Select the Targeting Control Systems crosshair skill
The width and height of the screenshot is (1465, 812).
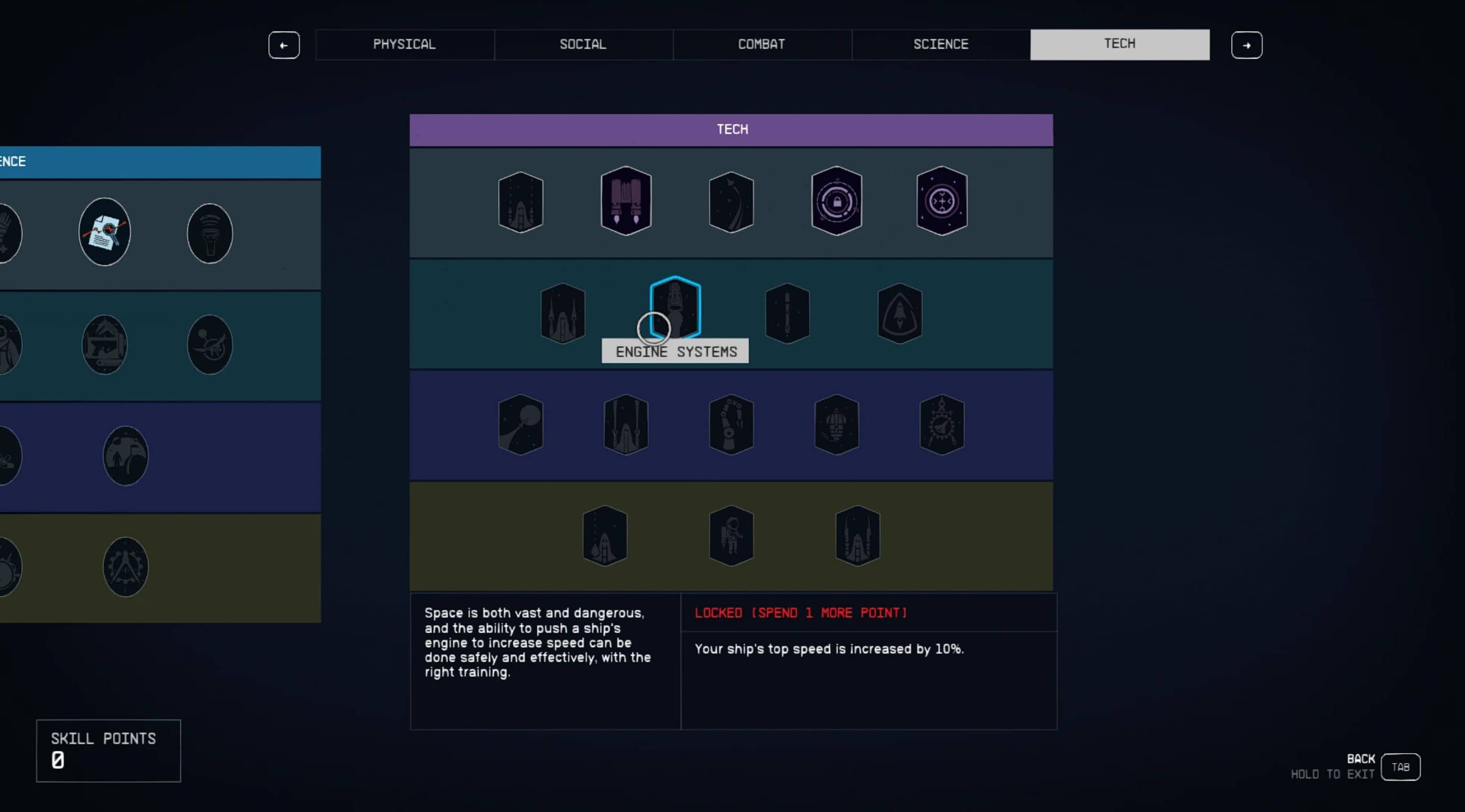pos(941,201)
